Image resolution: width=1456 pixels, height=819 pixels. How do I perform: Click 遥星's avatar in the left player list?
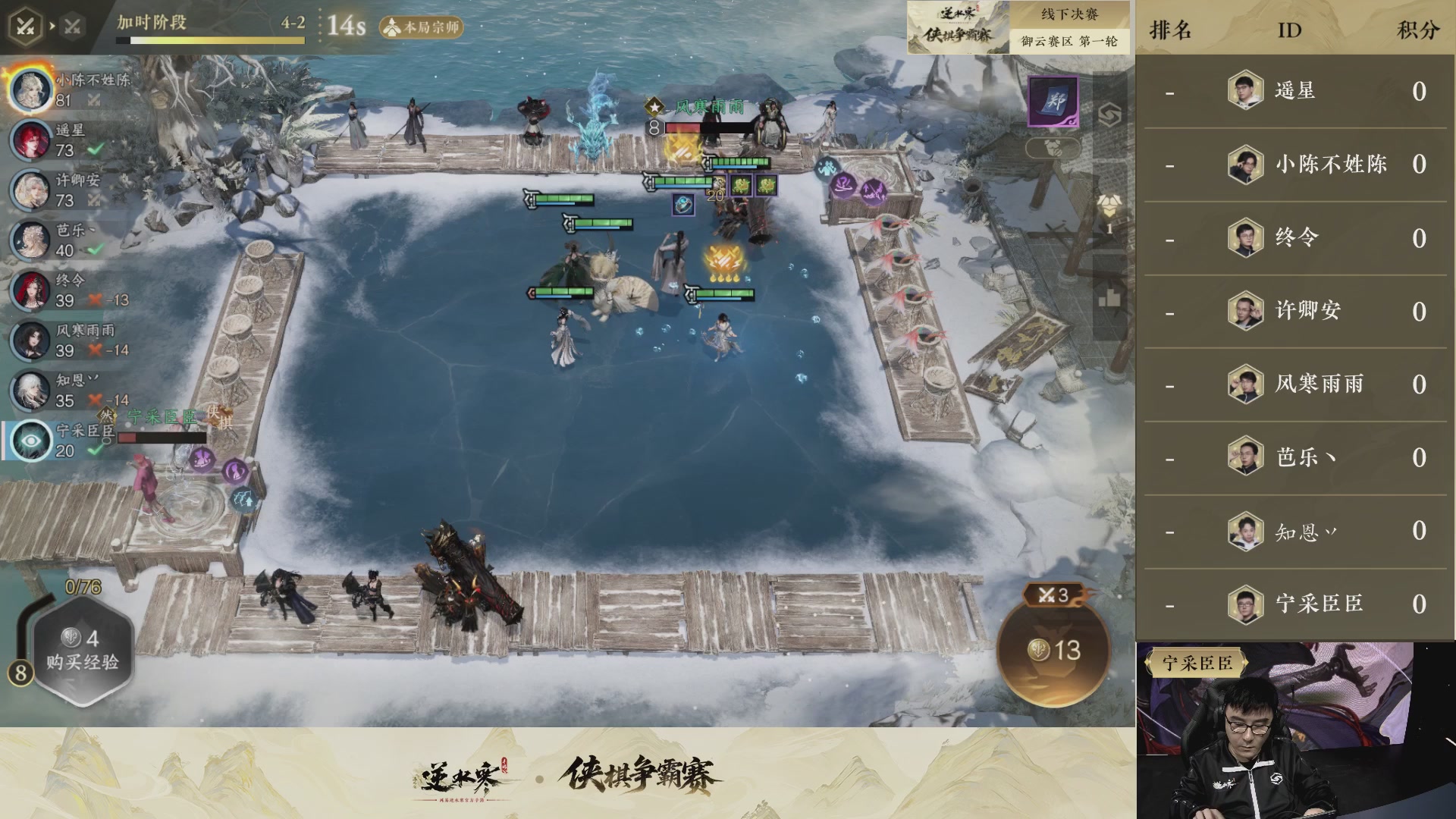(x=32, y=140)
